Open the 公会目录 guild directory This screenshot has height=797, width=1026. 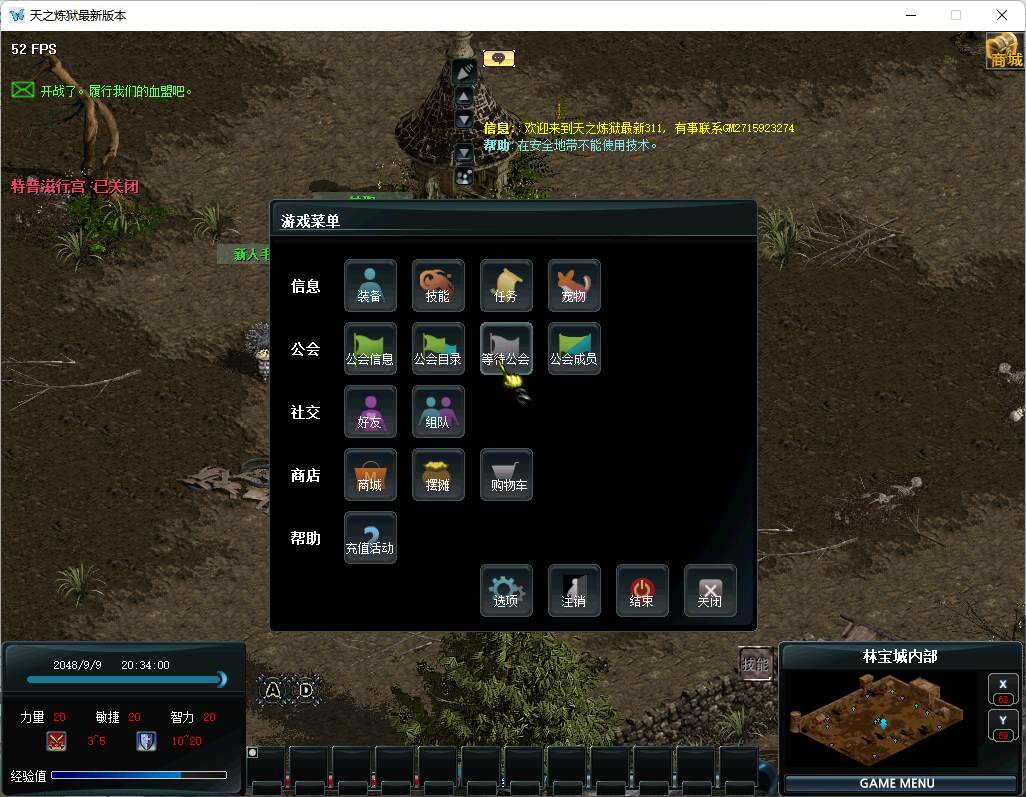[x=438, y=349]
